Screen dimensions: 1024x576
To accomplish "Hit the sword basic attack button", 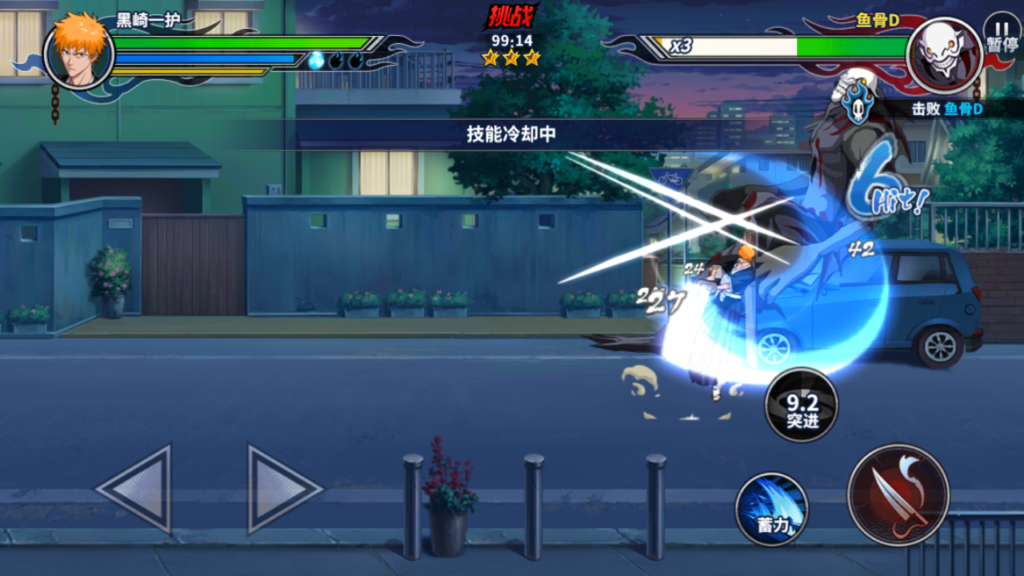I will 897,494.
